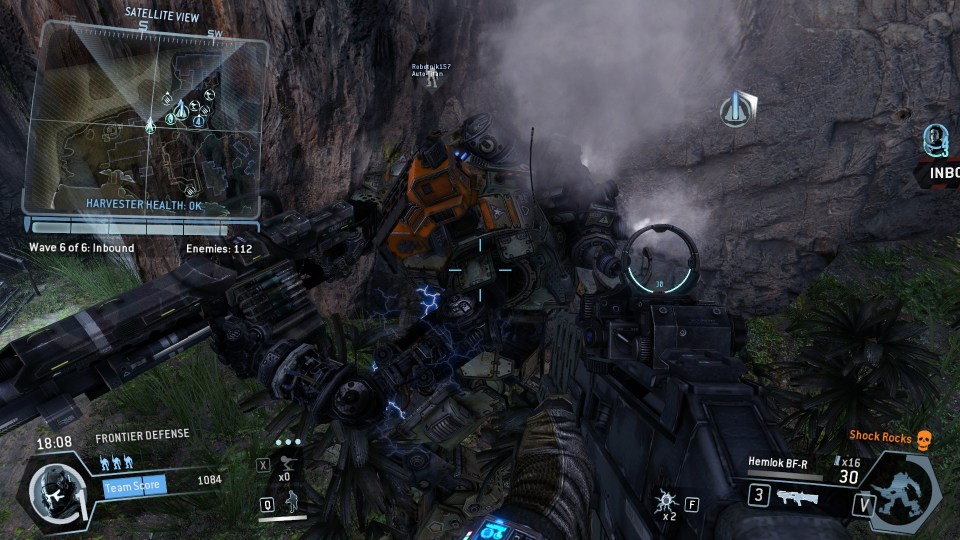This screenshot has height=540, width=960.
Task: Click the inbound pilot helmet icon
Action: coord(934,140)
